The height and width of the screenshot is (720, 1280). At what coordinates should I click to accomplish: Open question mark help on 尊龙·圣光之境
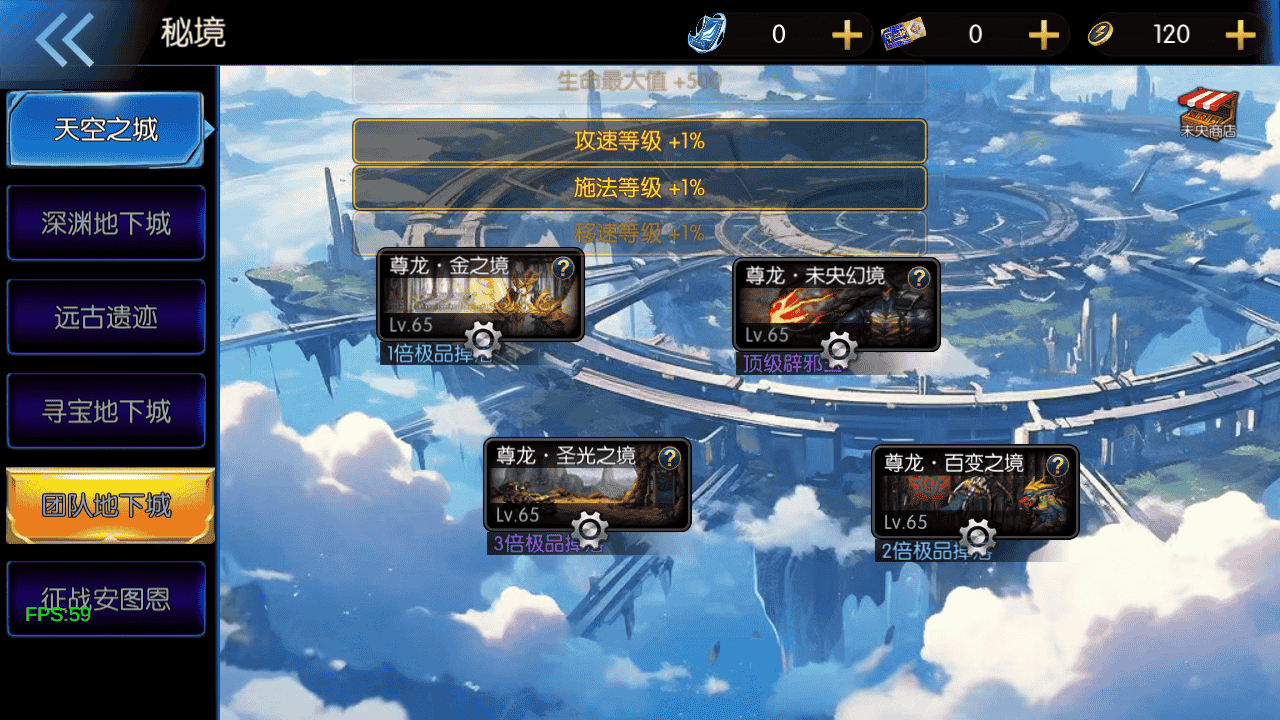click(670, 457)
